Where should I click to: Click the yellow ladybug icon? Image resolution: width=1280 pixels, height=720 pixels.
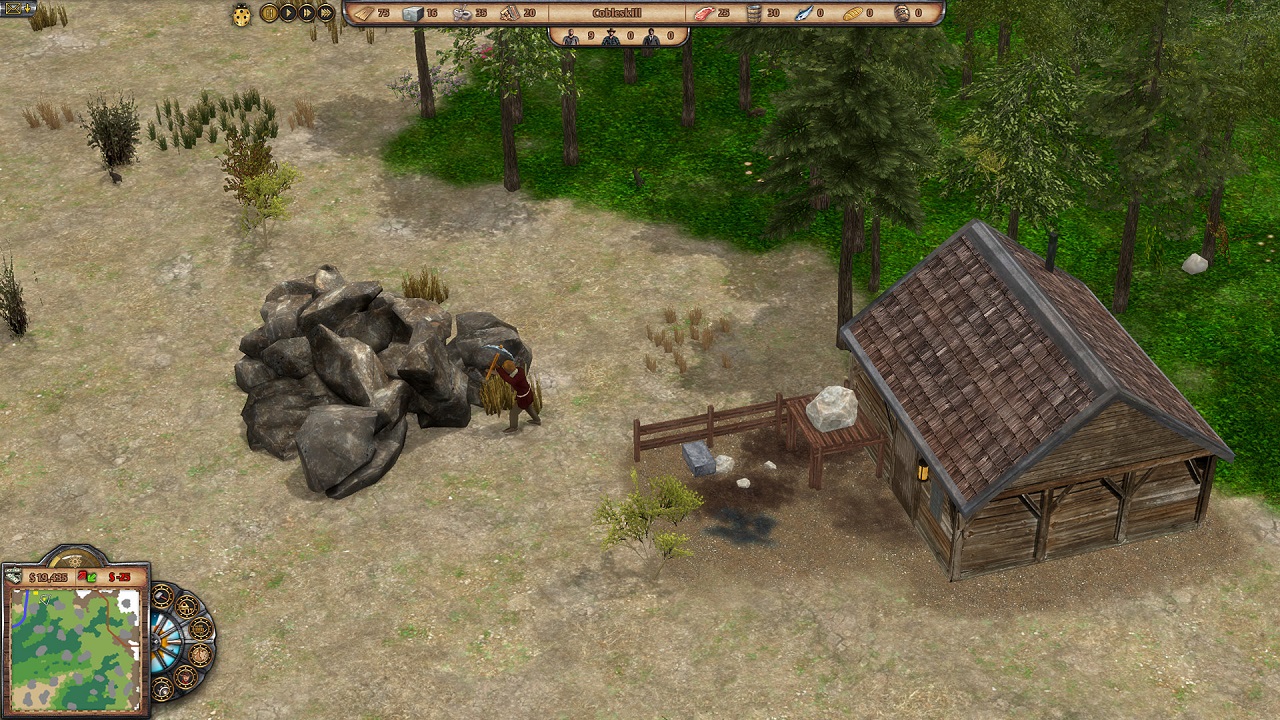click(242, 14)
